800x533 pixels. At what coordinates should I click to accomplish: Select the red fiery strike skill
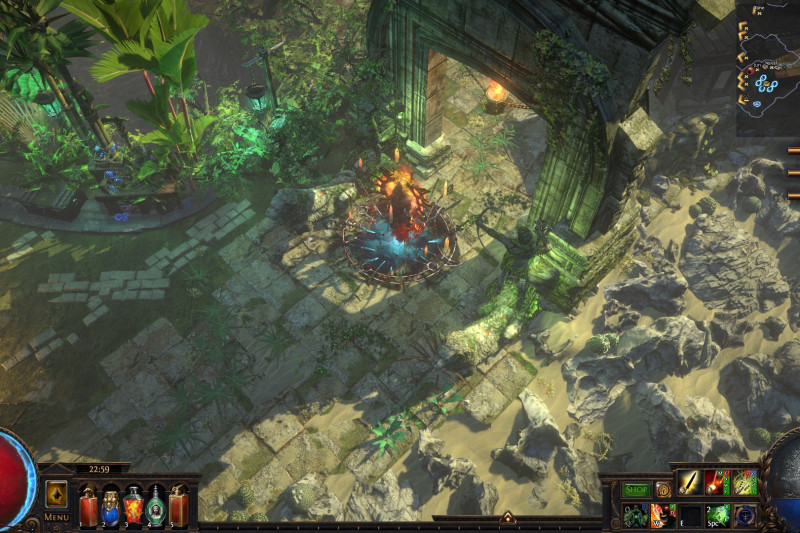coord(716,483)
